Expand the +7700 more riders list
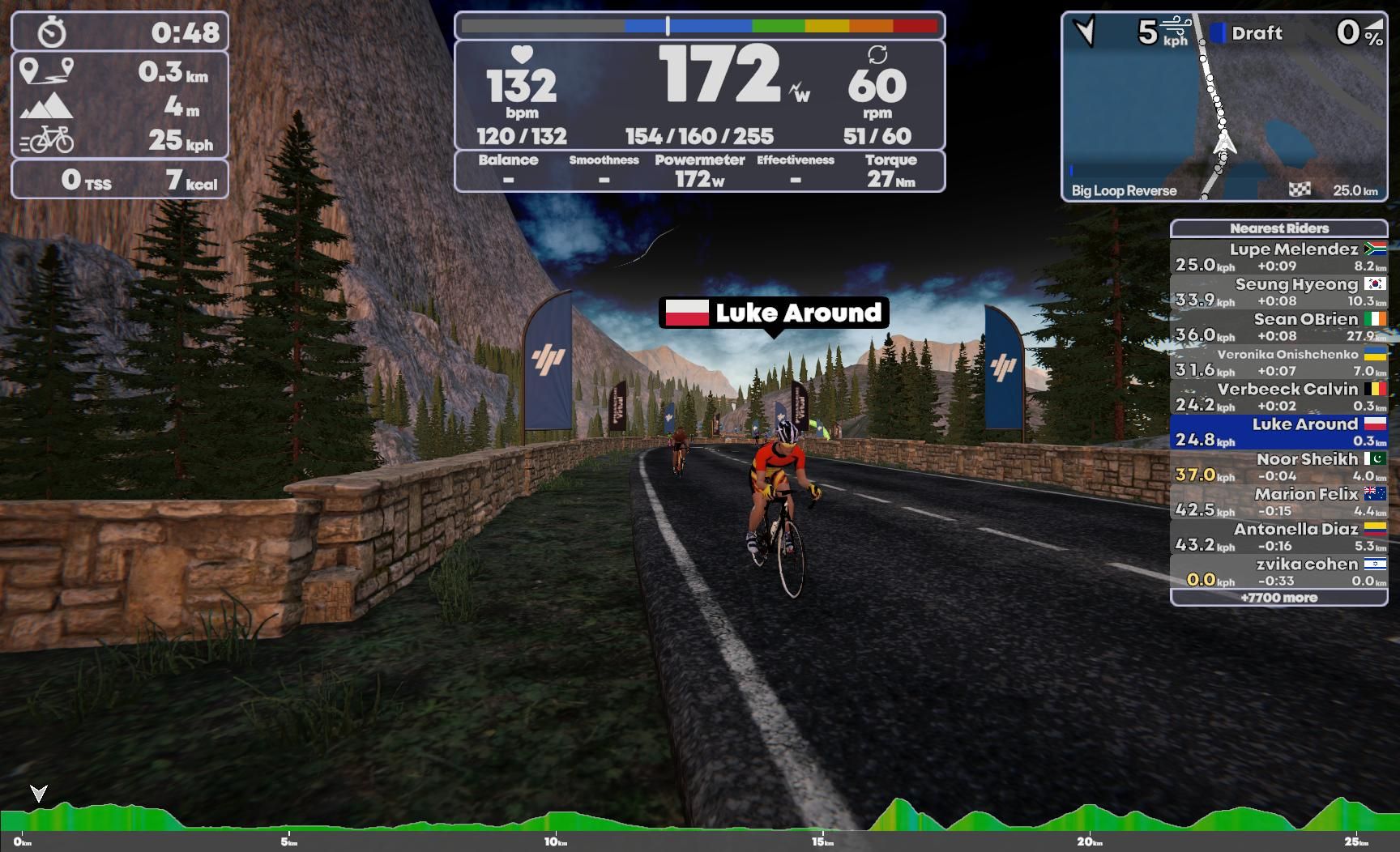The height and width of the screenshot is (852, 1400). click(1278, 597)
